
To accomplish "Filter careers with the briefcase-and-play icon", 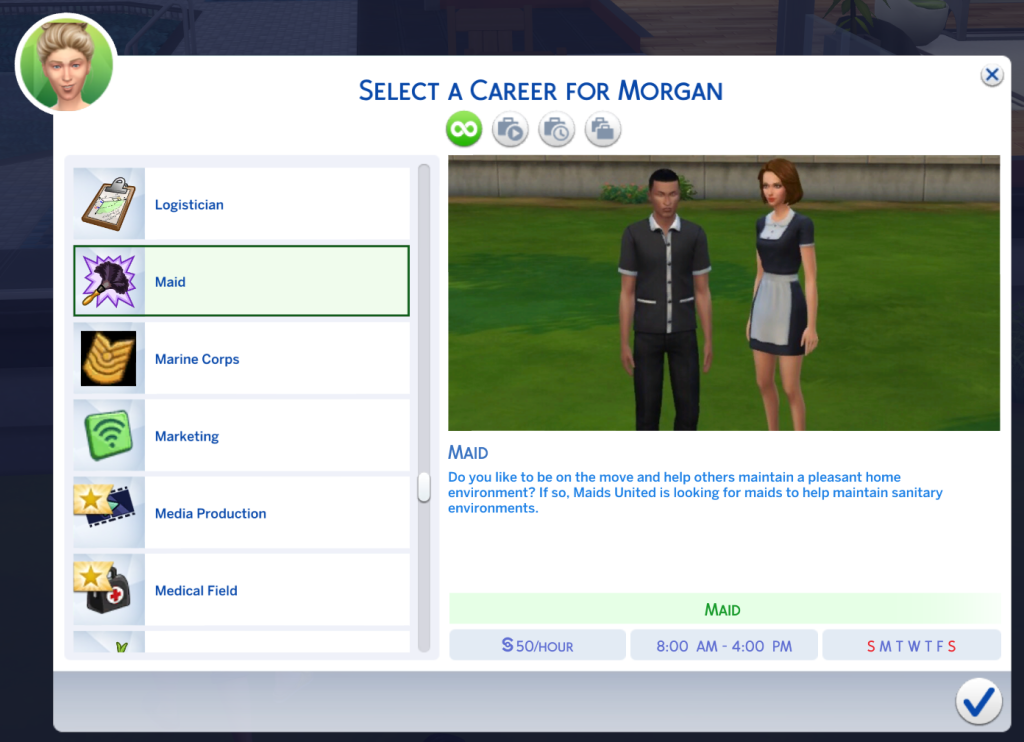I will [x=510, y=129].
